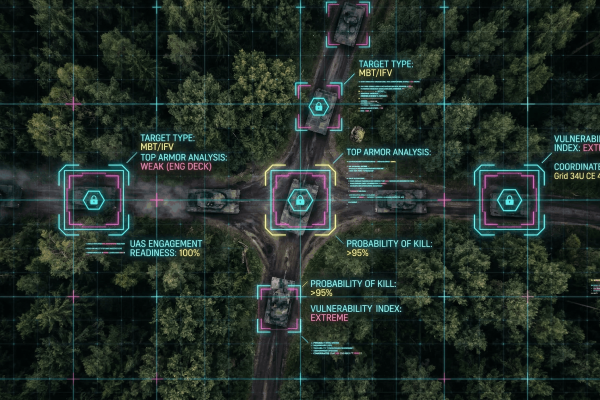Select the locked target beside the Grid 34U coordinates

[507, 200]
